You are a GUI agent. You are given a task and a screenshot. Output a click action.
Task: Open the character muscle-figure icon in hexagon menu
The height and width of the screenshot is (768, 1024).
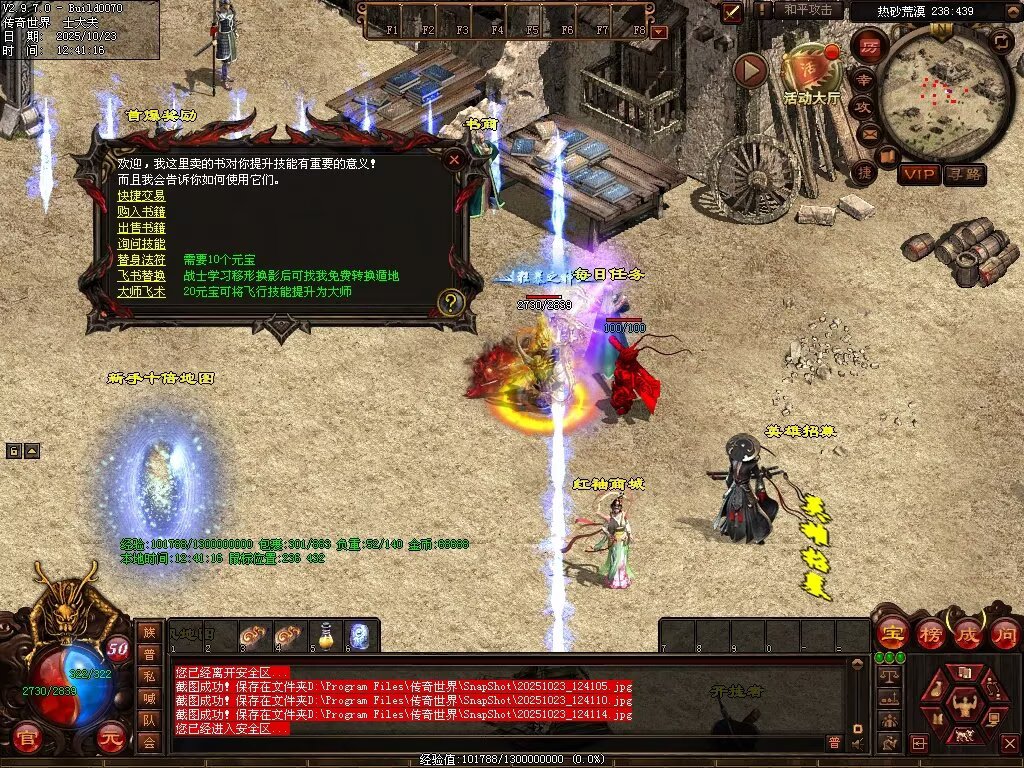(x=964, y=705)
